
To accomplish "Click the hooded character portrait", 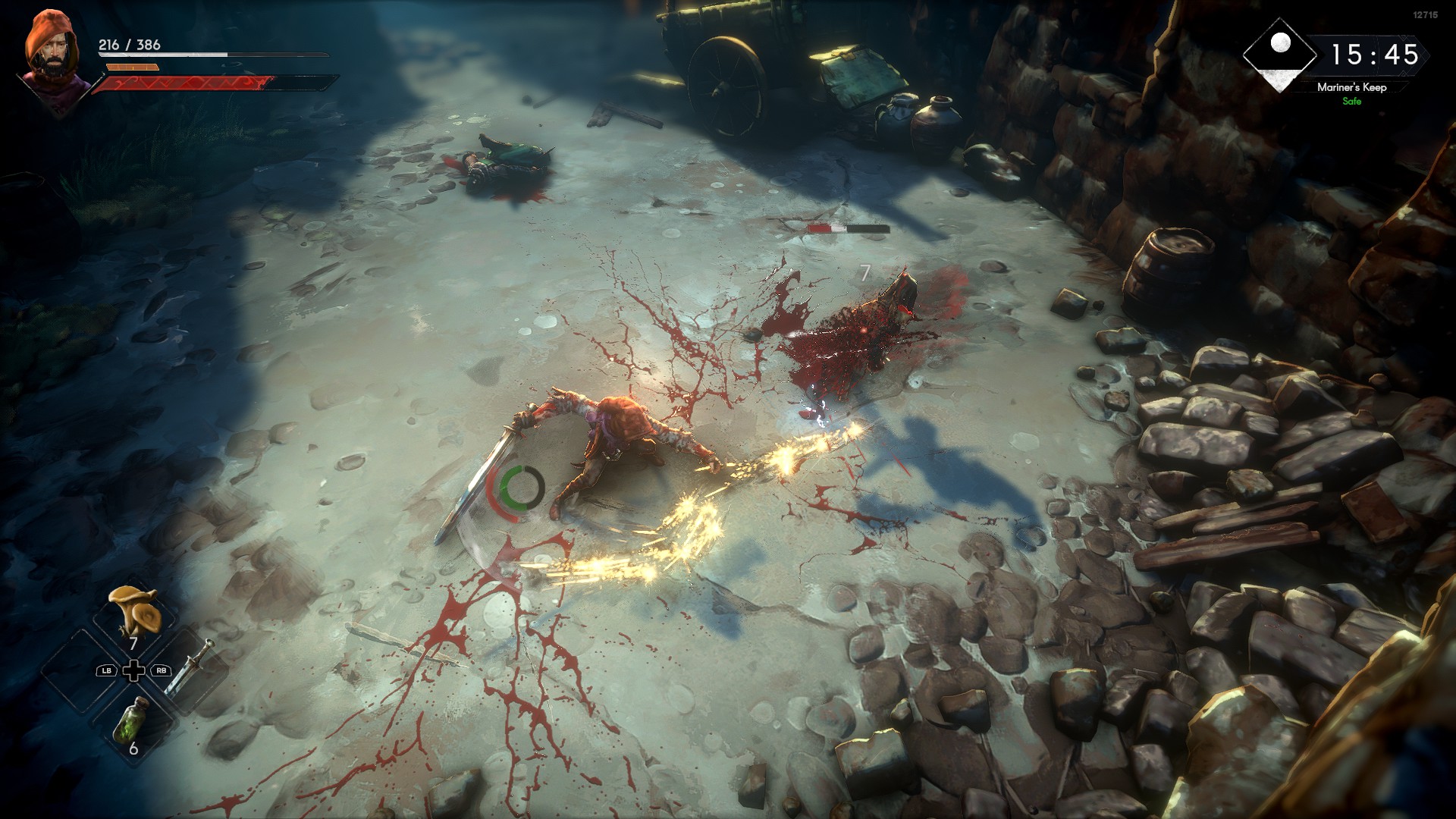I will click(x=51, y=53).
